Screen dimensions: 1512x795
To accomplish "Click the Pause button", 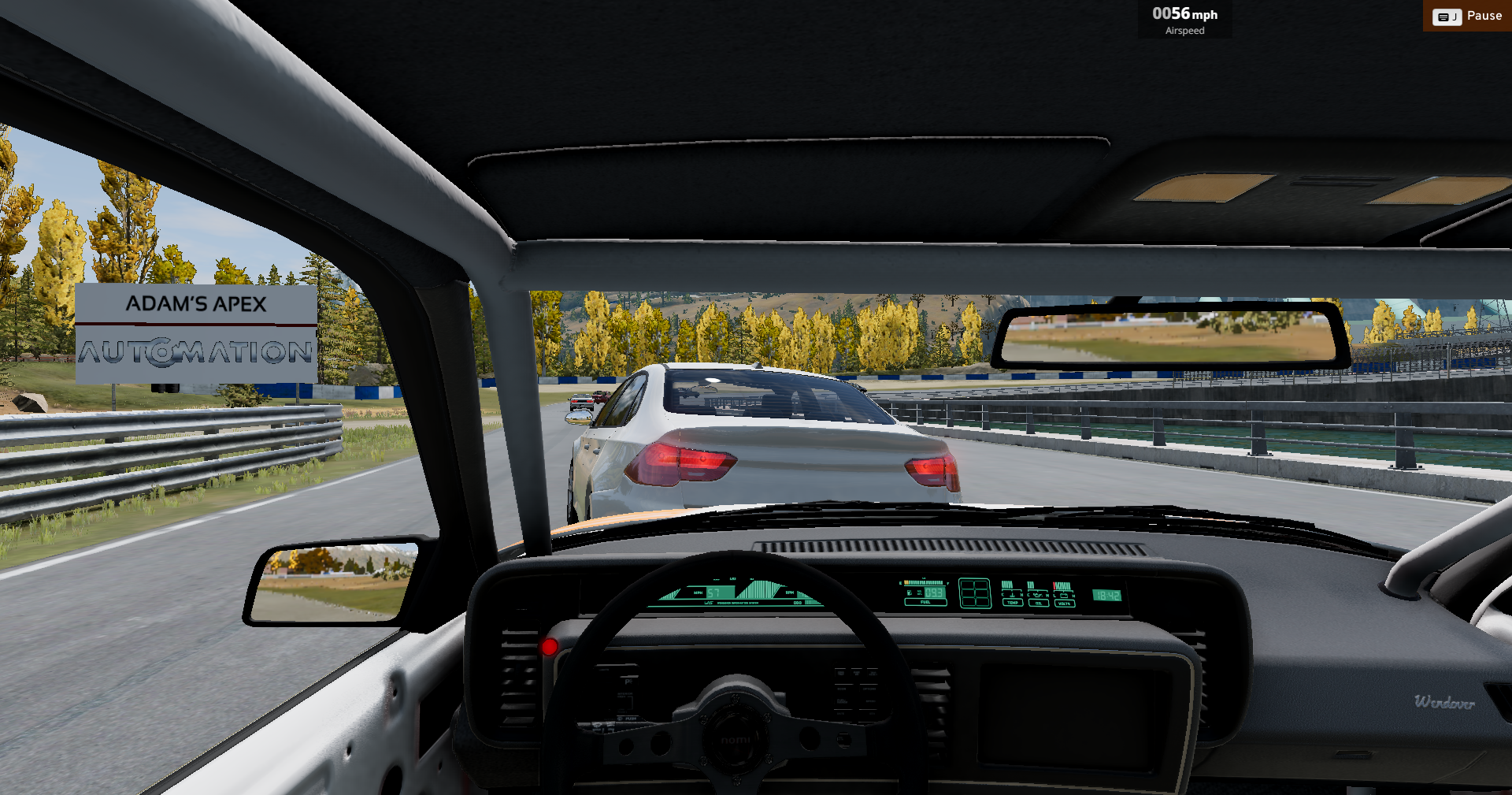I will 1468,16.
